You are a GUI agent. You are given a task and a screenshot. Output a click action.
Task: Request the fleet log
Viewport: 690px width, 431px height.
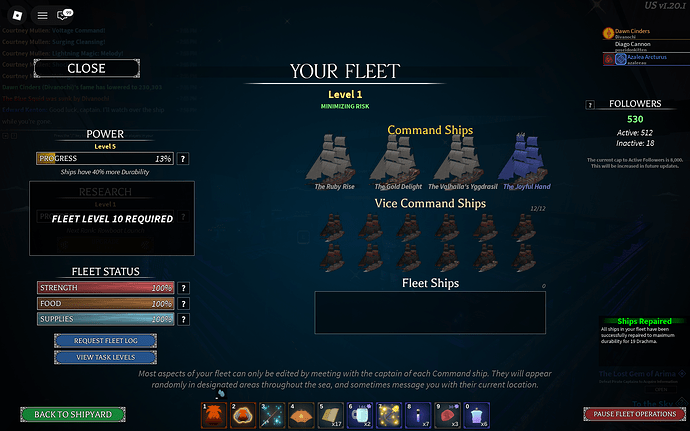[x=104, y=340]
